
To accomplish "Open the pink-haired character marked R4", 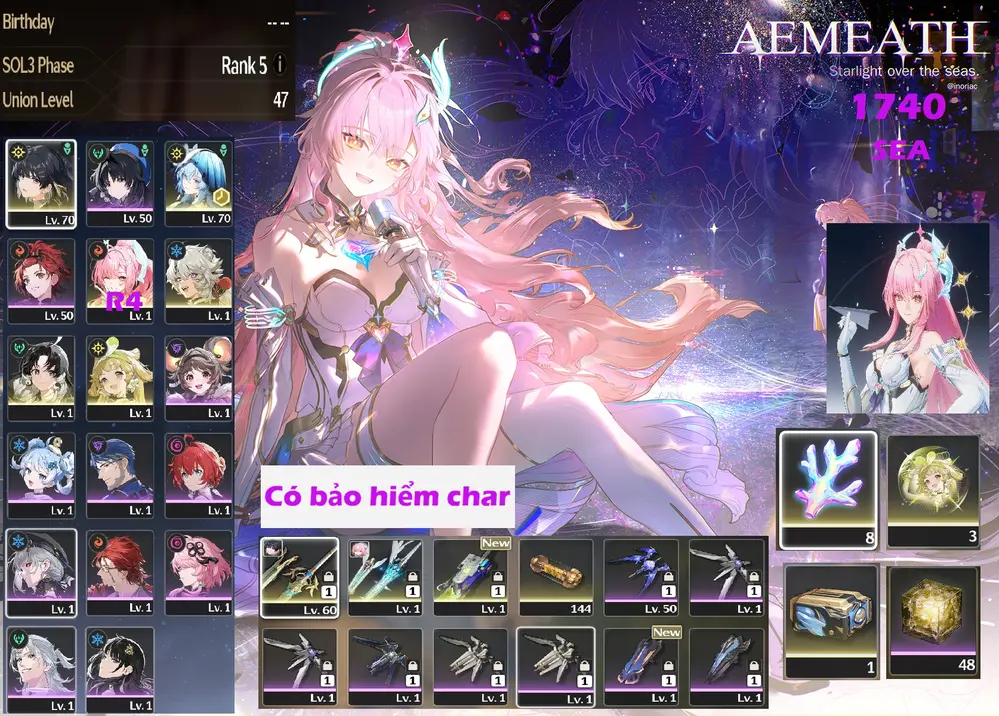I will (x=120, y=279).
